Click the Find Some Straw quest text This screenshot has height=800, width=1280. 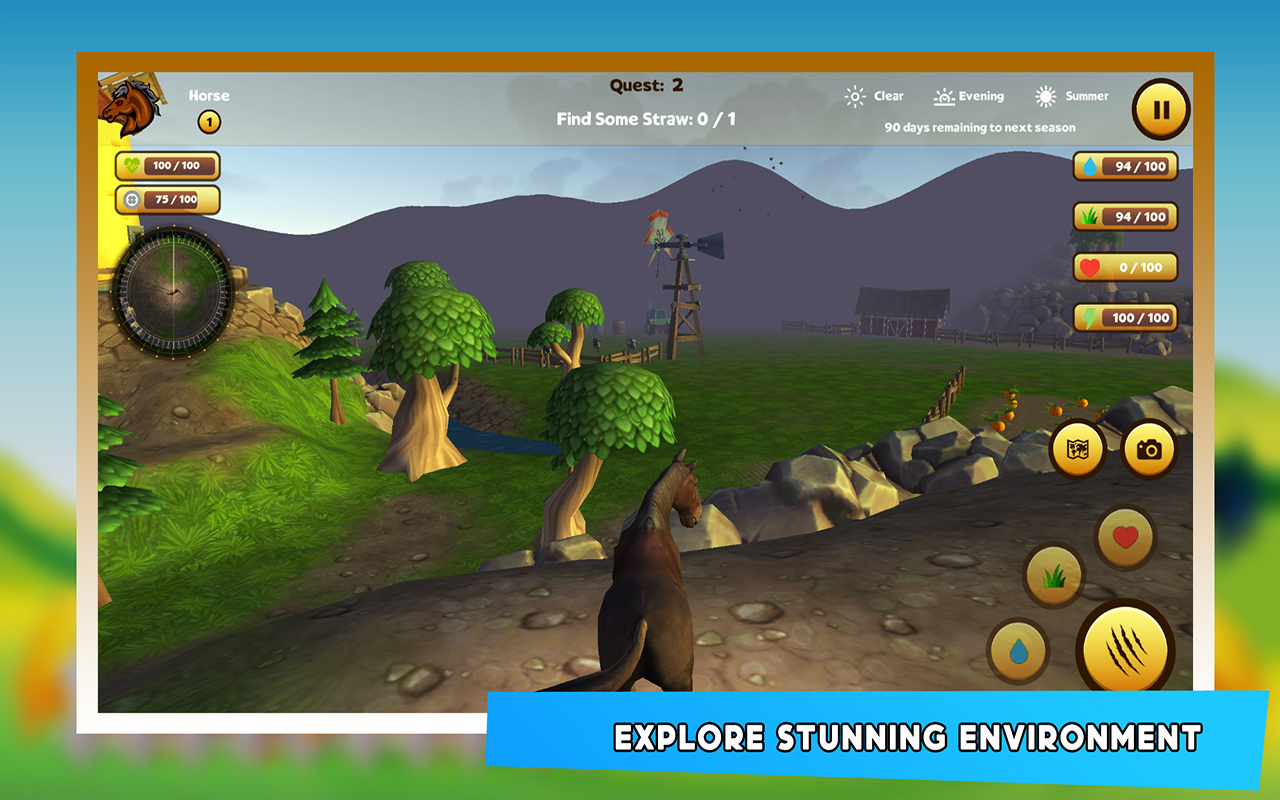[x=640, y=118]
